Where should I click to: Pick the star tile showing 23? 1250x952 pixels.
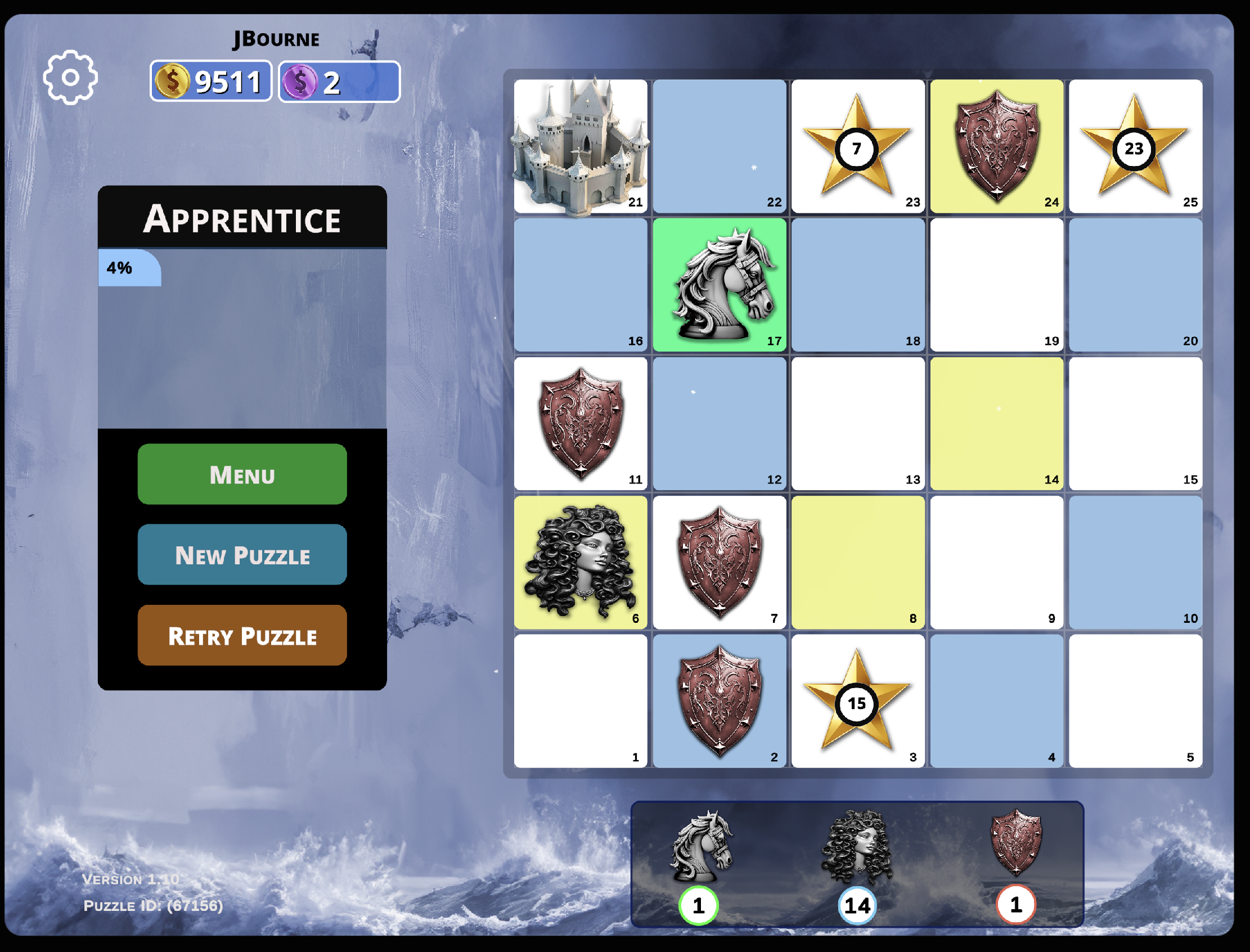point(1134,146)
